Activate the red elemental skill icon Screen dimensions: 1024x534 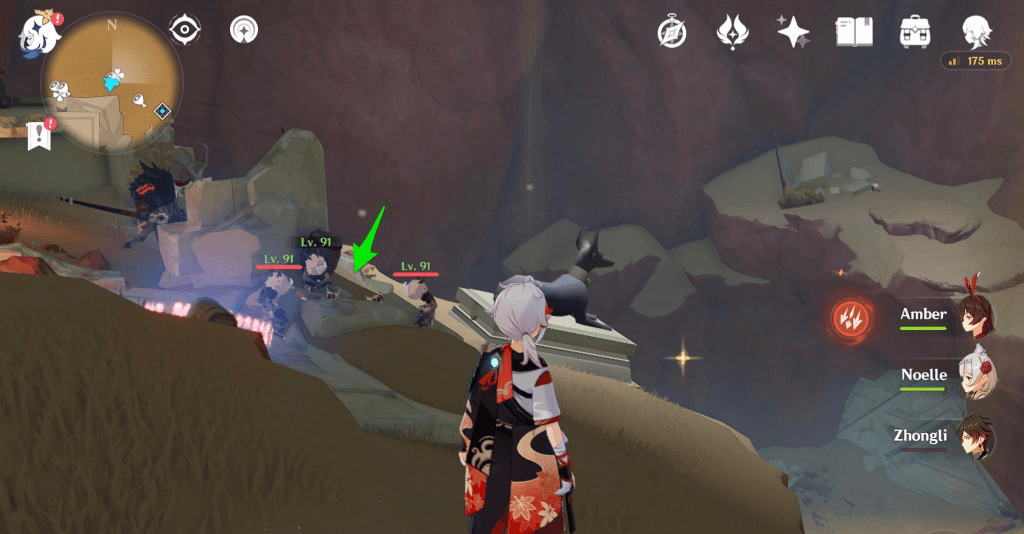click(852, 317)
